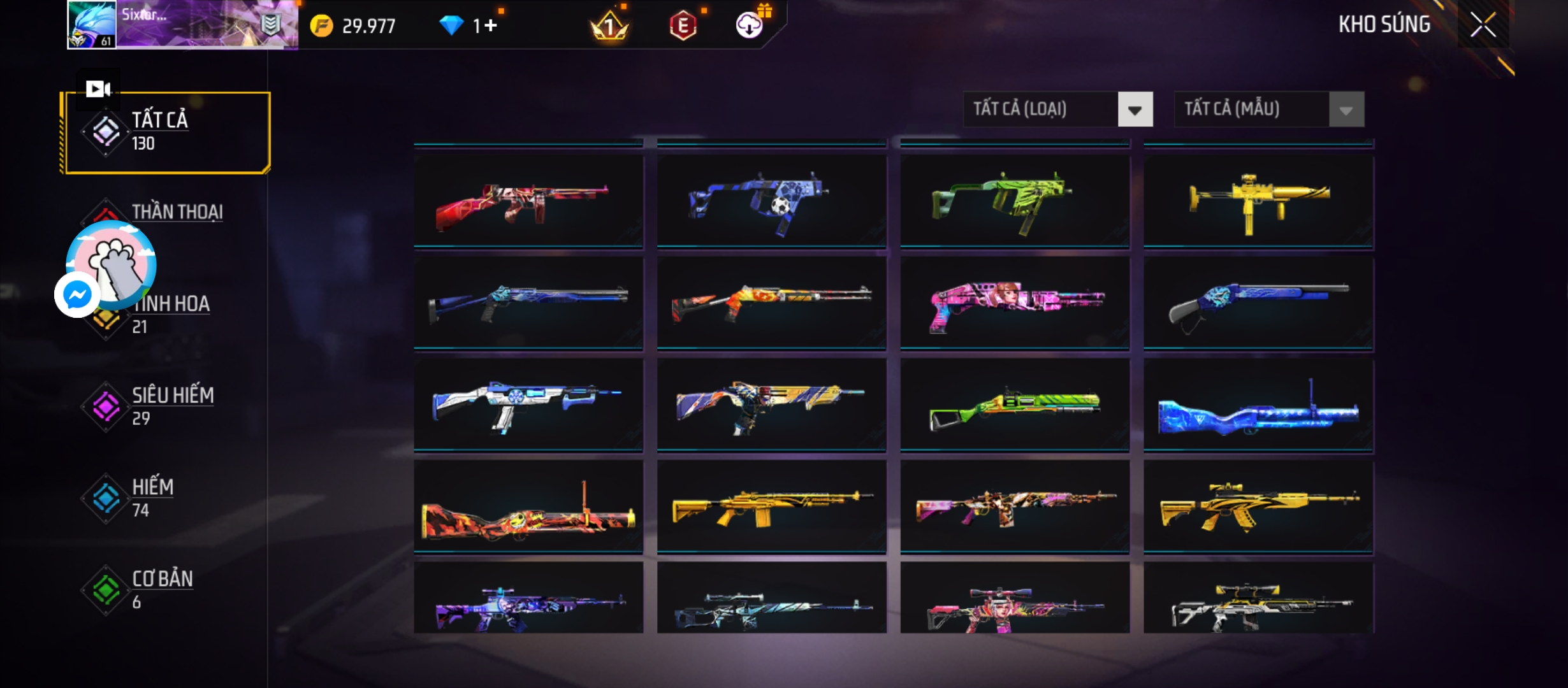Open the Messenger chat head bubble

pyautogui.click(x=77, y=295)
